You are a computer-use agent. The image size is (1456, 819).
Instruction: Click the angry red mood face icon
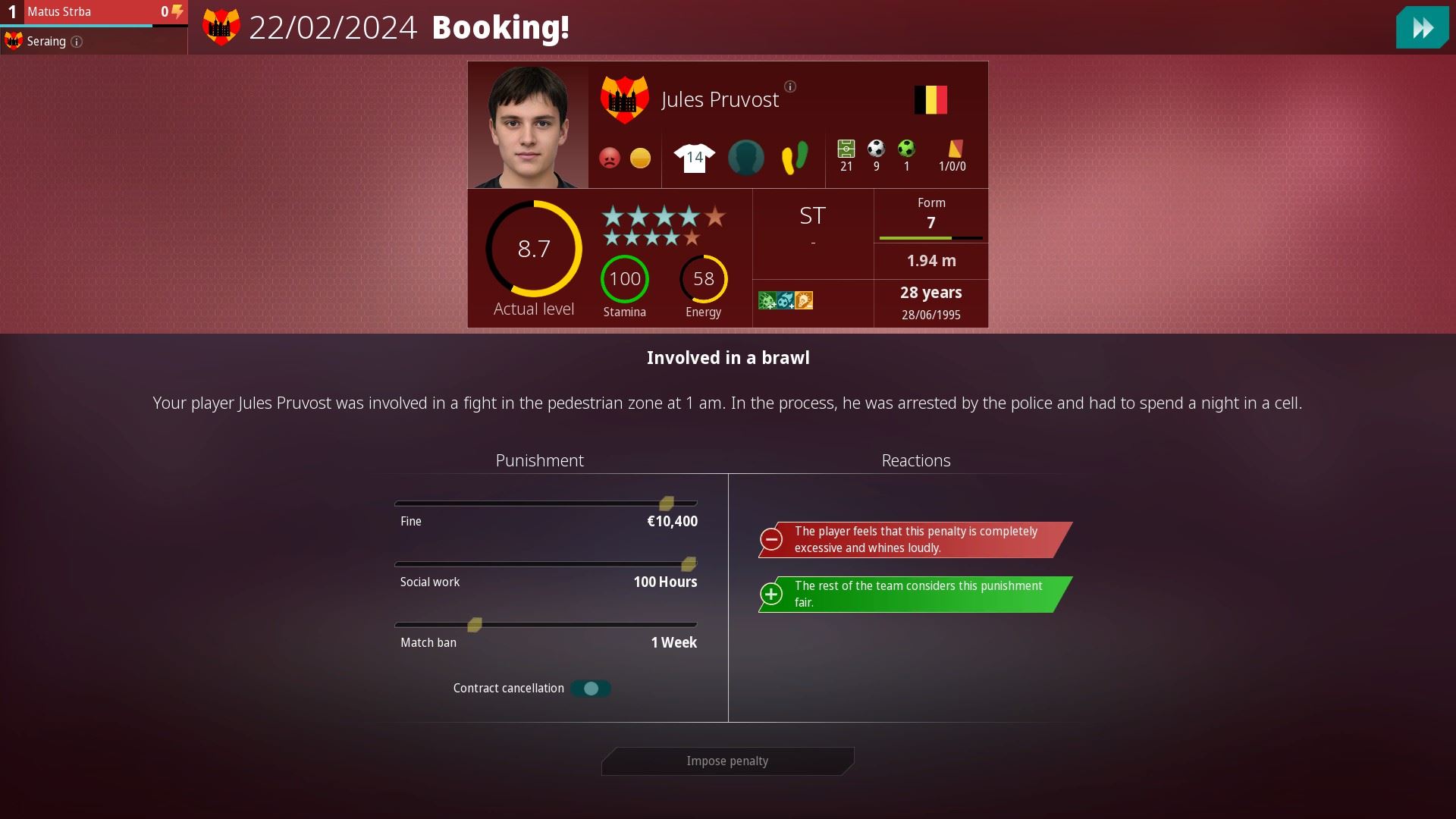(x=610, y=158)
